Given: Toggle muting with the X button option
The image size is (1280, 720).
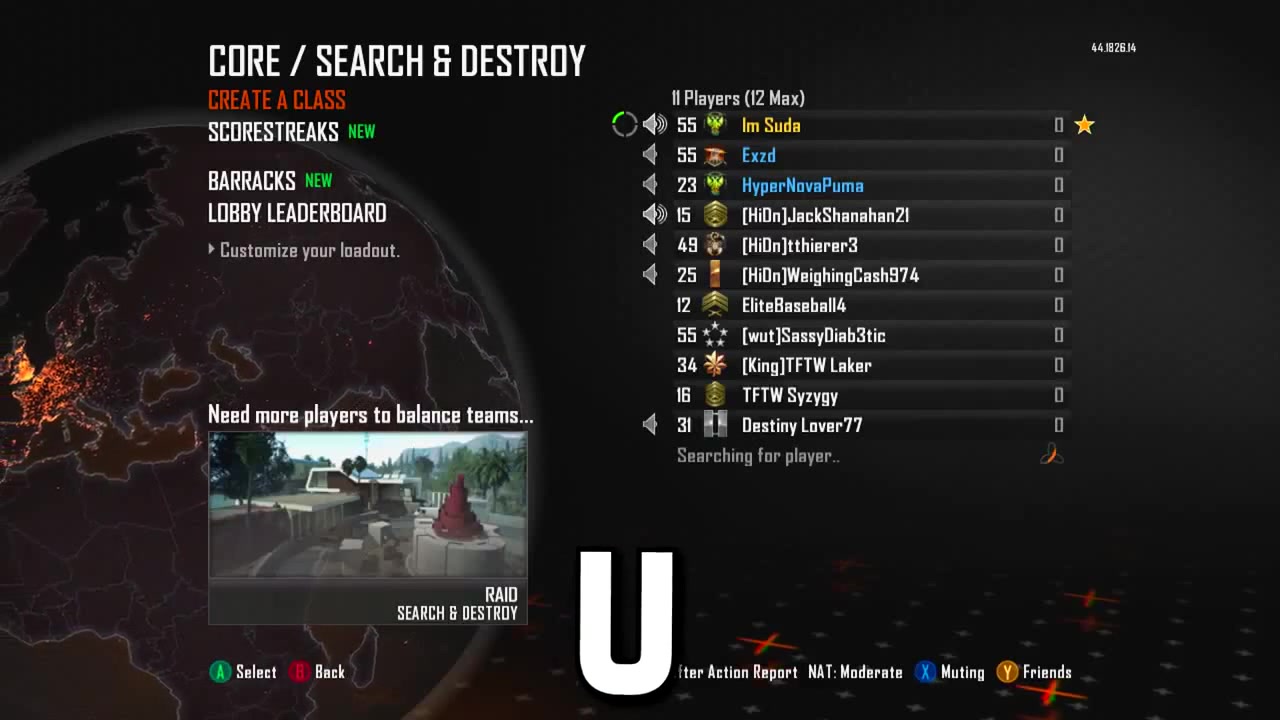Looking at the screenshot, I should click(948, 672).
